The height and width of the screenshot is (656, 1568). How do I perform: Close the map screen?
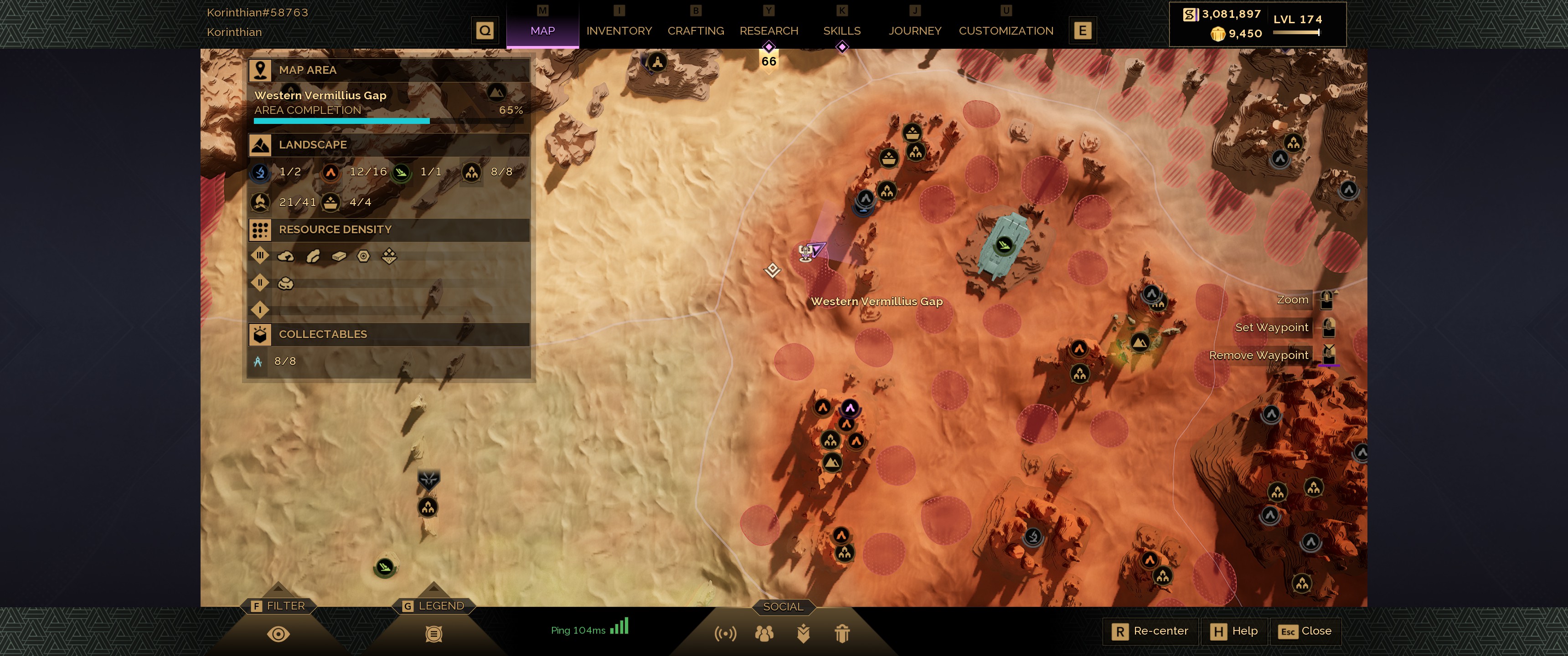[x=1305, y=631]
